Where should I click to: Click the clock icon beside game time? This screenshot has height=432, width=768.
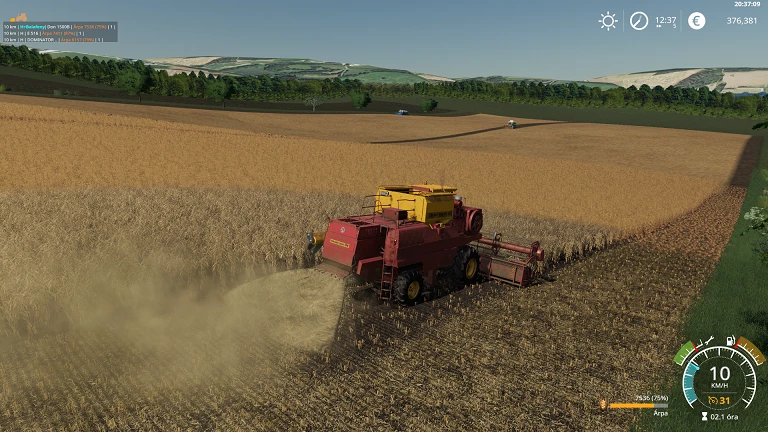(x=639, y=21)
